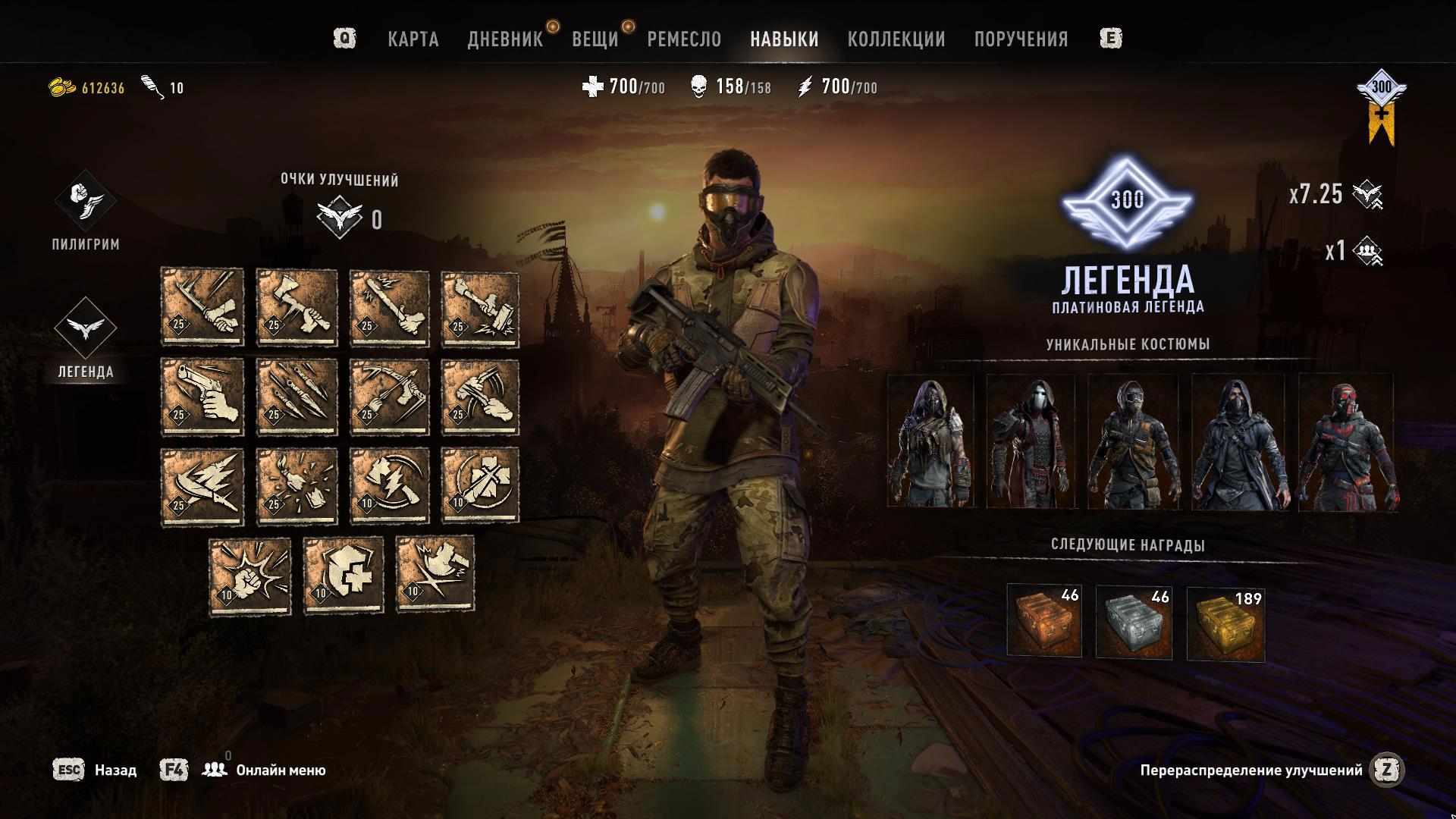Go back with the Назад button
1456x819 pixels.
[115, 770]
